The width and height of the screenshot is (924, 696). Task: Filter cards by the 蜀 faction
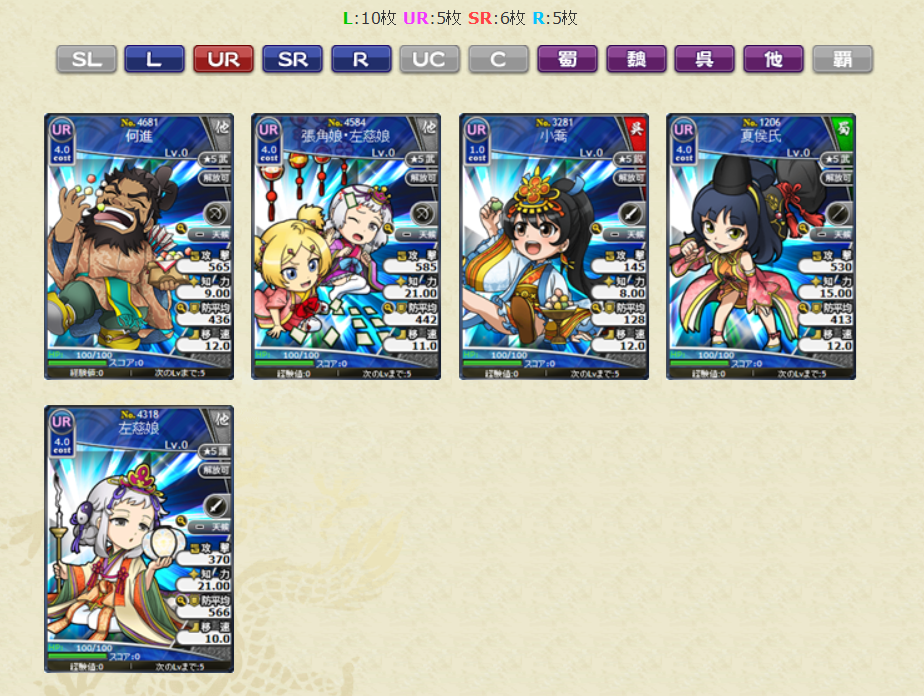click(567, 59)
